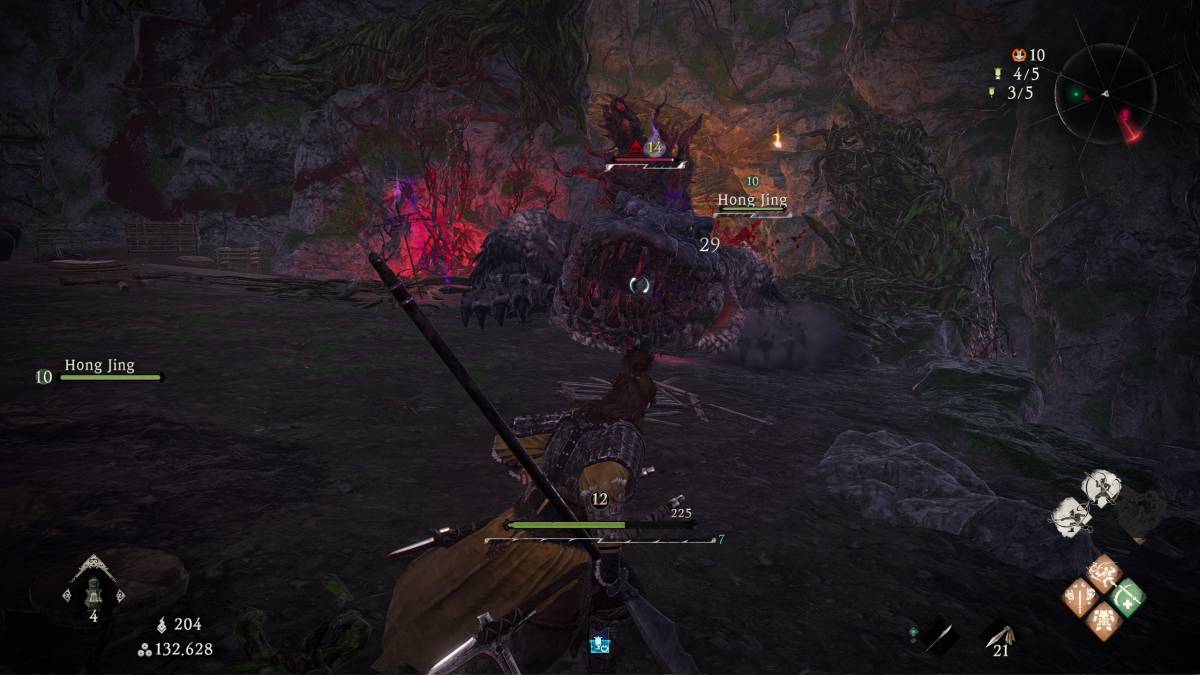Choose the lower white martial arts icon
The image size is (1200, 675).
[x=1071, y=514]
